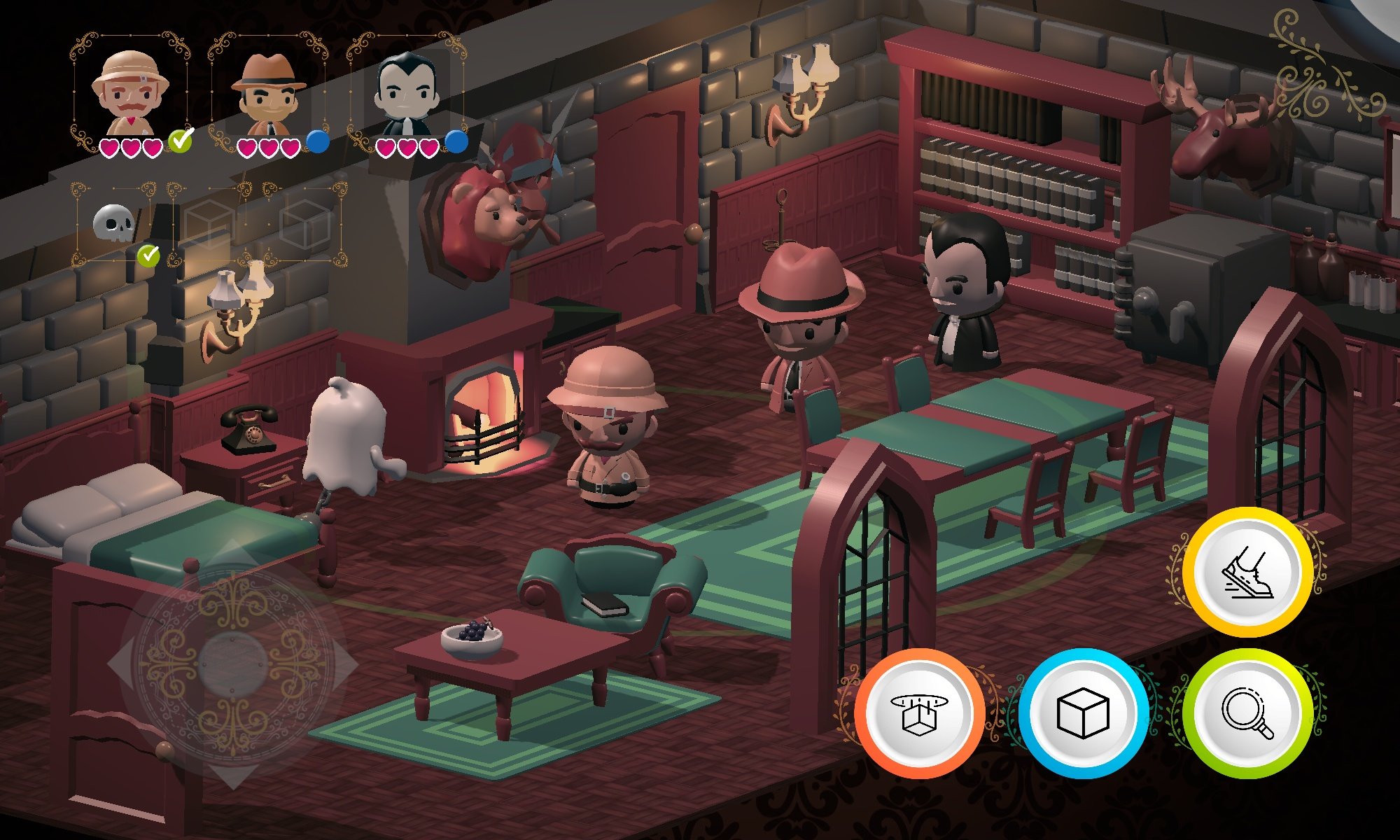Activate the blue-ringed cube item button
This screenshot has height=840, width=1400.
[x=1083, y=713]
